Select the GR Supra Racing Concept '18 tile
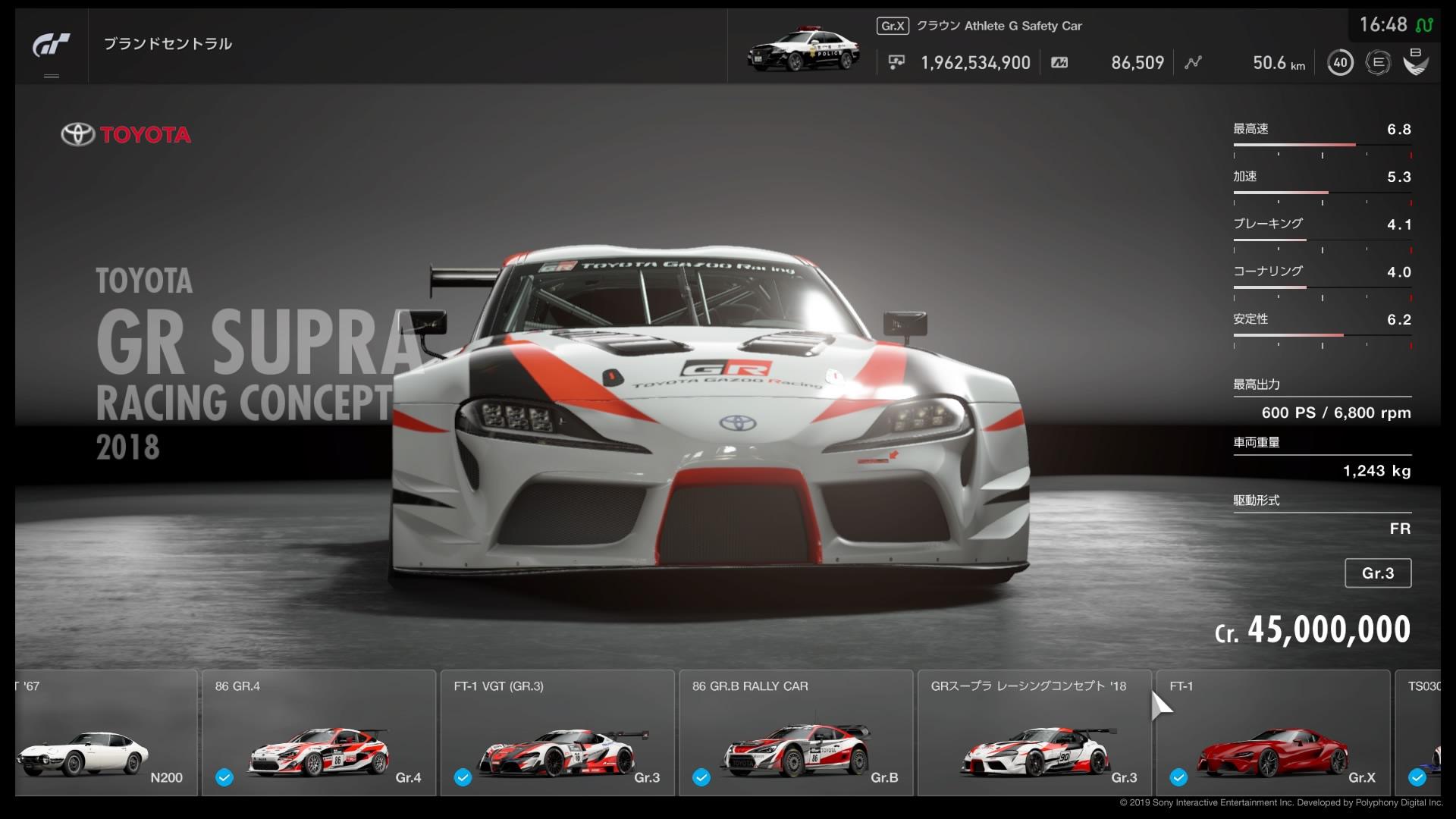Viewport: 1456px width, 819px height. [1034, 733]
